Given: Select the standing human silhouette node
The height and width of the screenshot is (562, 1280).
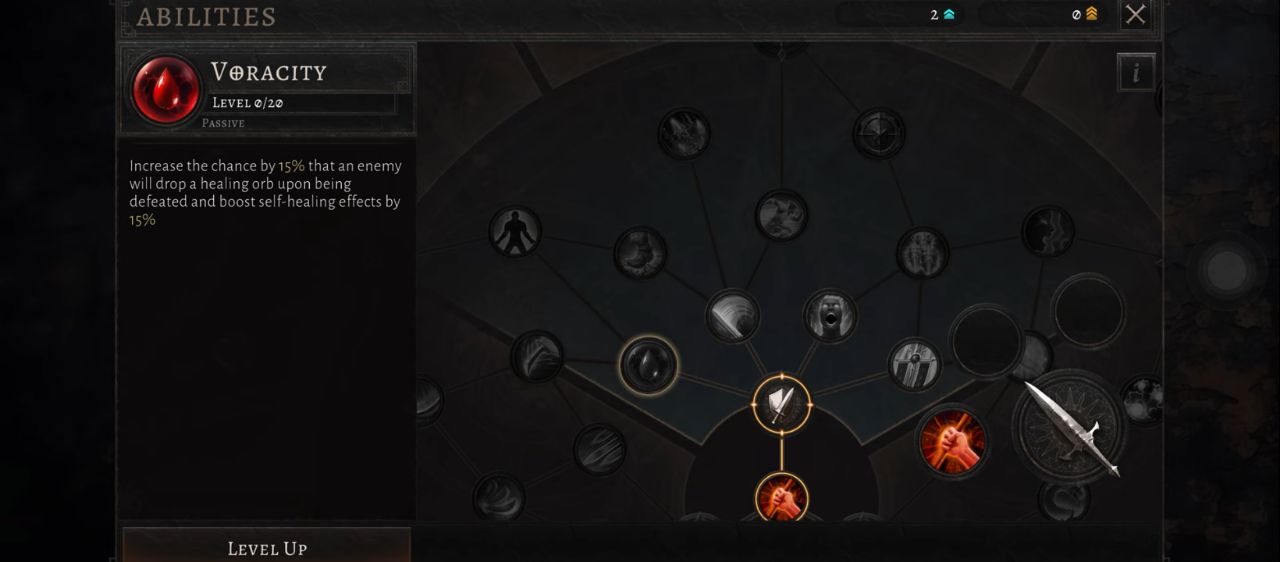Looking at the screenshot, I should coord(515,231).
